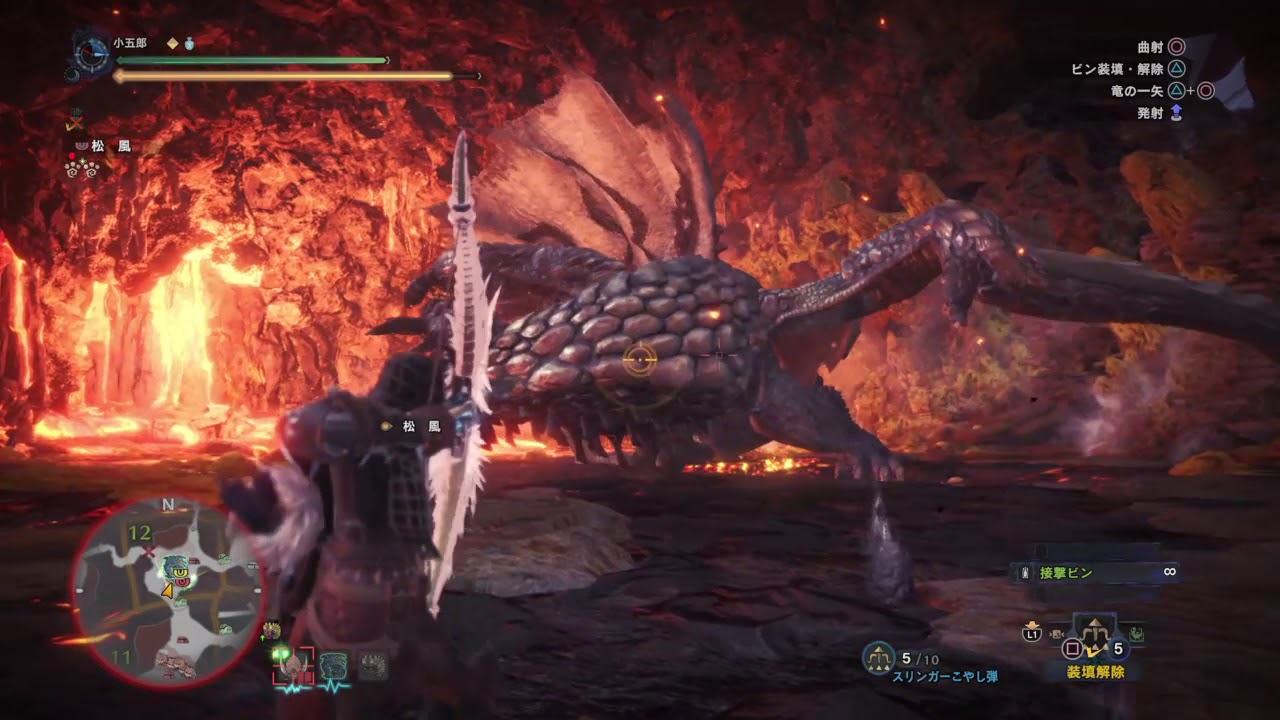The width and height of the screenshot is (1280, 720).
Task: Click the slinger ammo icon
Action: (x=878, y=657)
